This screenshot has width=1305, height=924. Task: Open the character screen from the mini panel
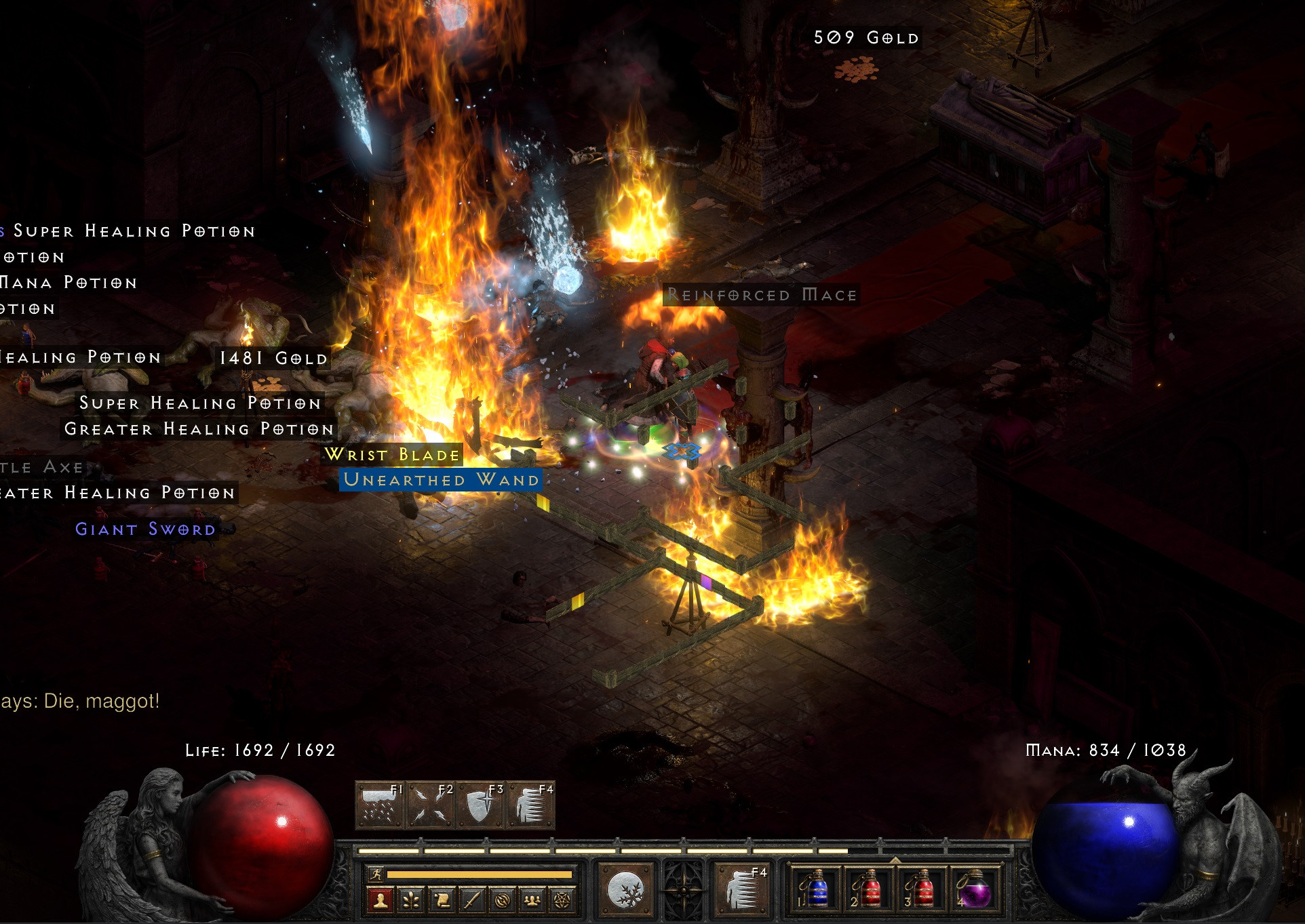pos(381,900)
